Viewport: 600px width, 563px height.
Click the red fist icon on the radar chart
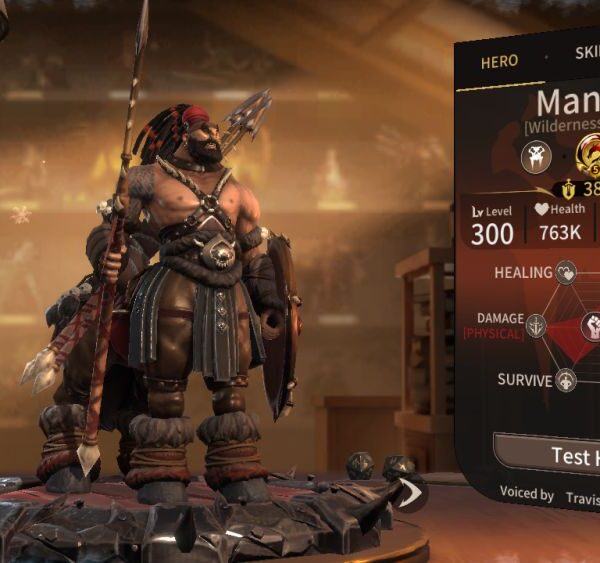[591, 325]
